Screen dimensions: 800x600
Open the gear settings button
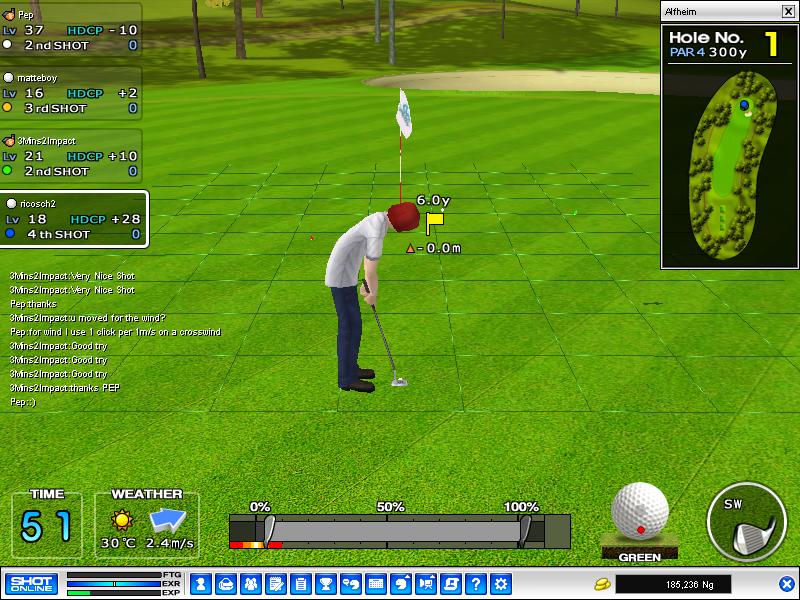pos(501,584)
